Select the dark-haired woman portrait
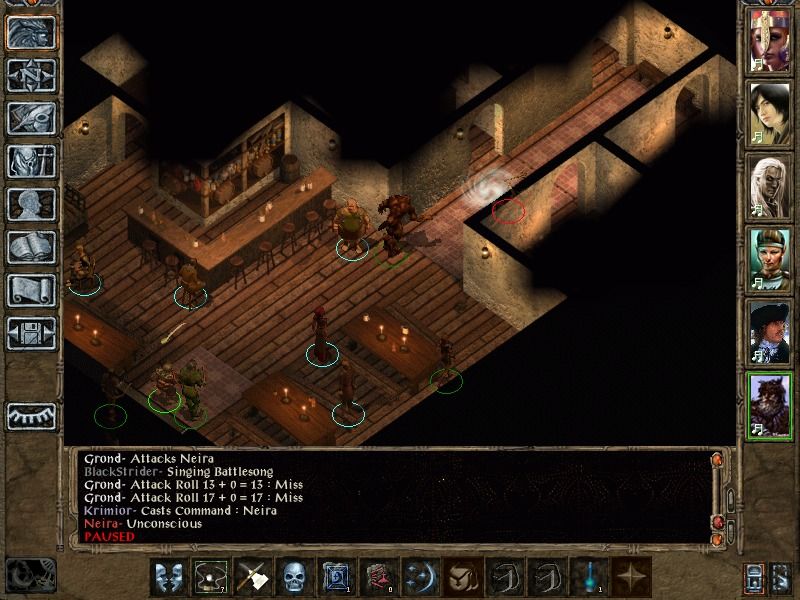The image size is (800, 600). 769,112
